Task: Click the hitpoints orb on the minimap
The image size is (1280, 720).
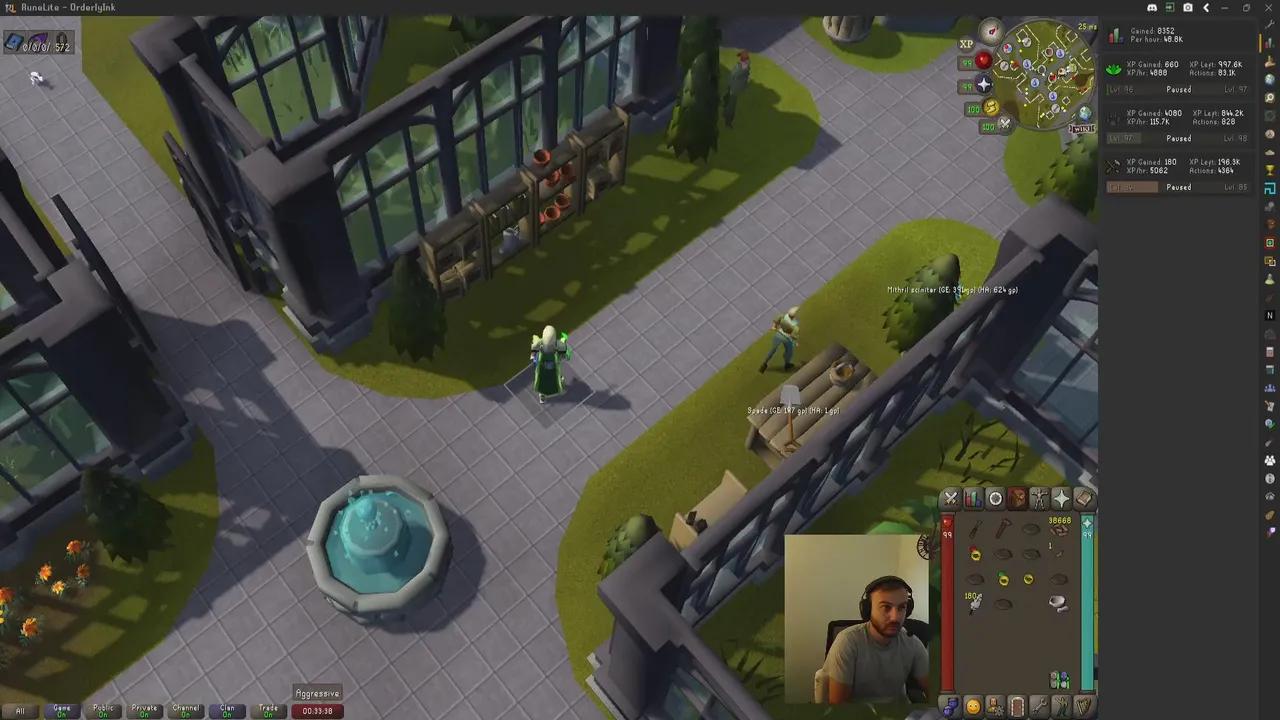Action: point(983,60)
